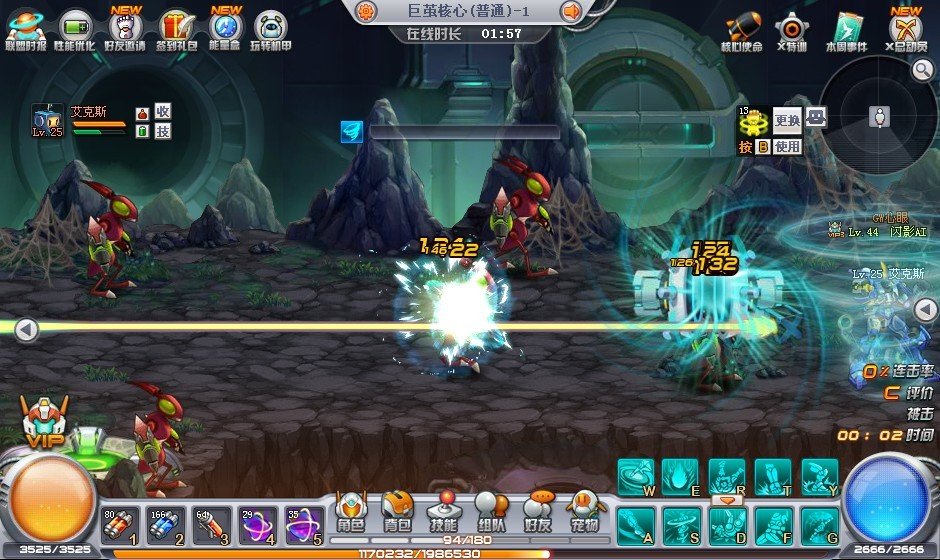Open the 玩转机甲 mecha guide icon
The image size is (940, 560).
(270, 28)
